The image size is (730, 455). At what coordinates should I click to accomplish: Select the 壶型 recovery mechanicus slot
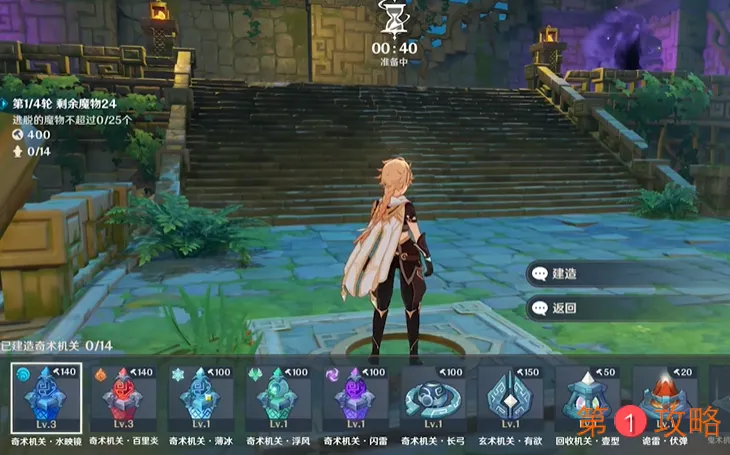[x=587, y=398]
